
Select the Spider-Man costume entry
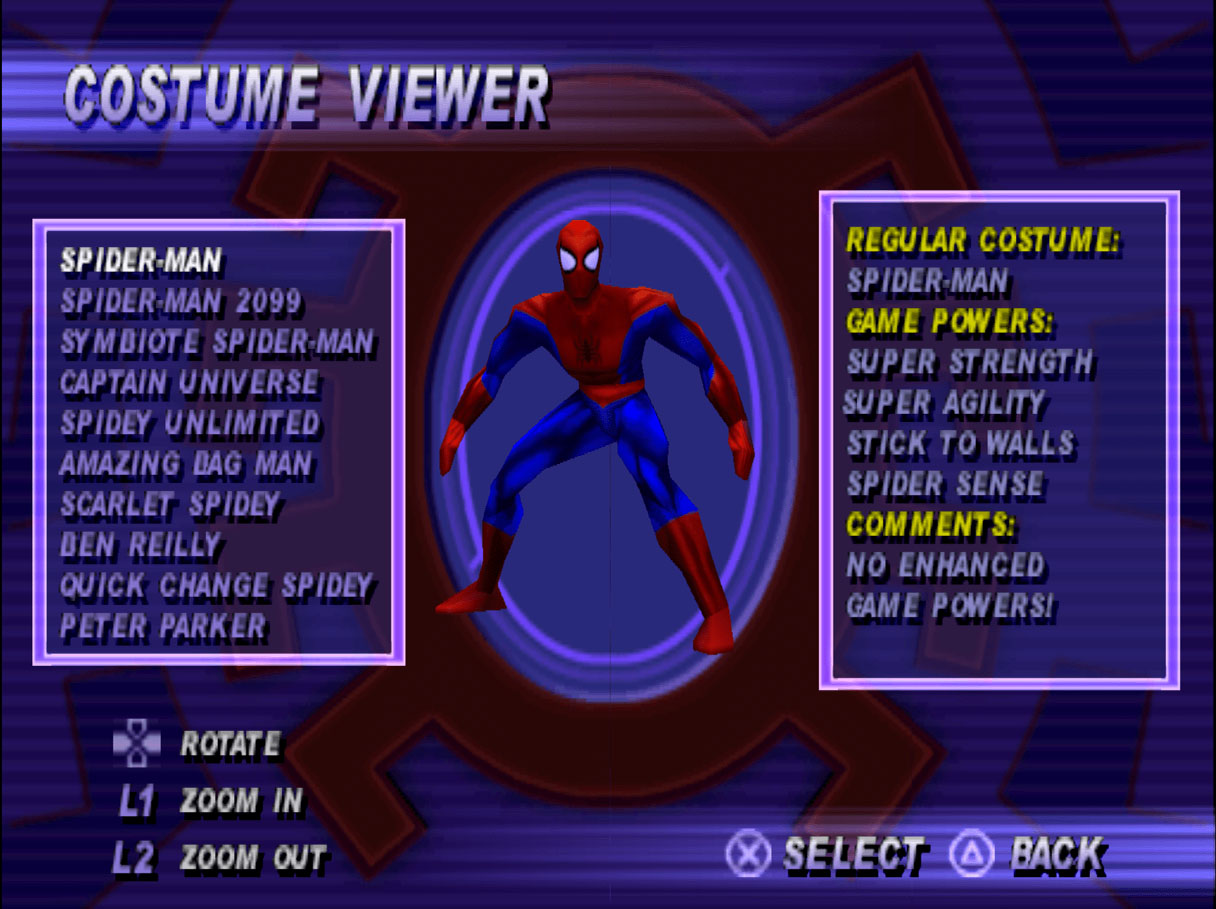[x=141, y=260]
